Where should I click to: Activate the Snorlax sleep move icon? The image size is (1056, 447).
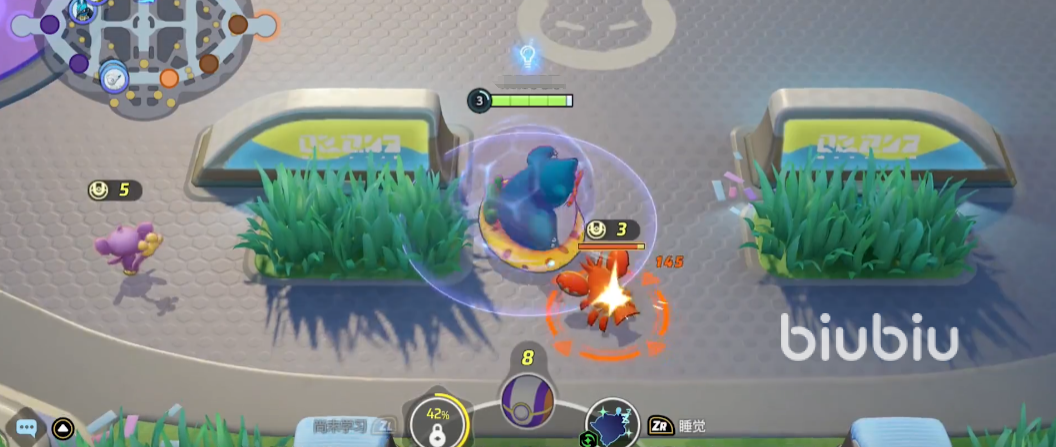point(612,424)
